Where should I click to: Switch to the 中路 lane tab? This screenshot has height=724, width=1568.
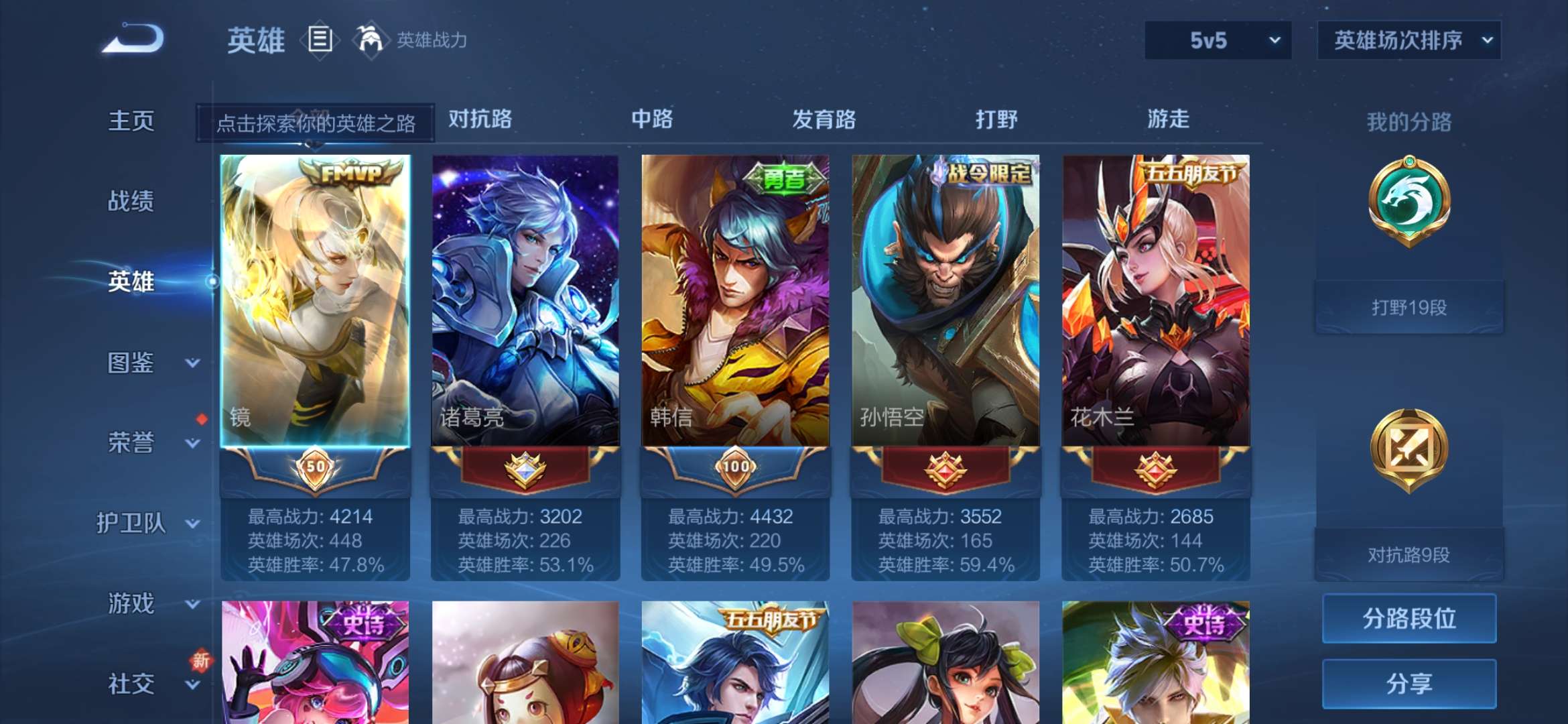coord(652,119)
